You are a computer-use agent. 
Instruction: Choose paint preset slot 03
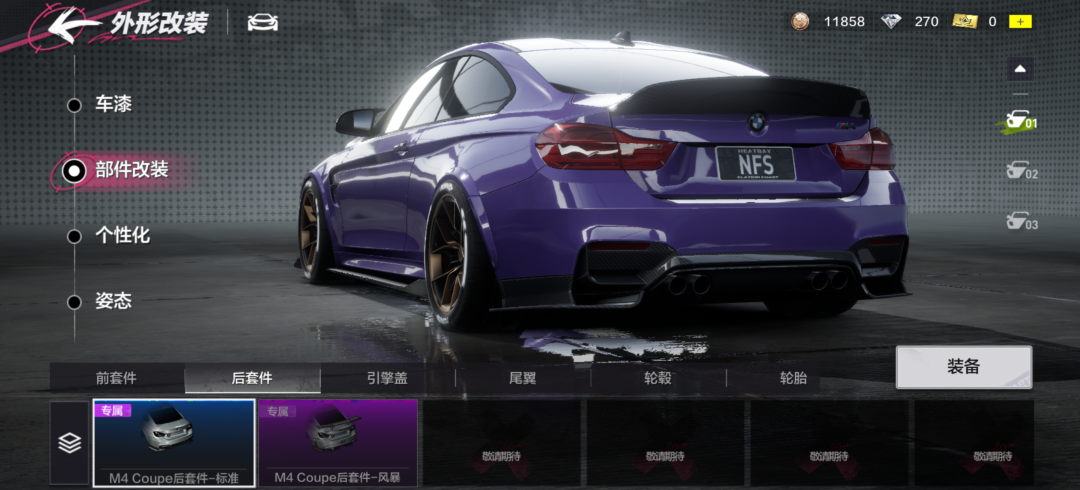pyautogui.click(x=1020, y=222)
